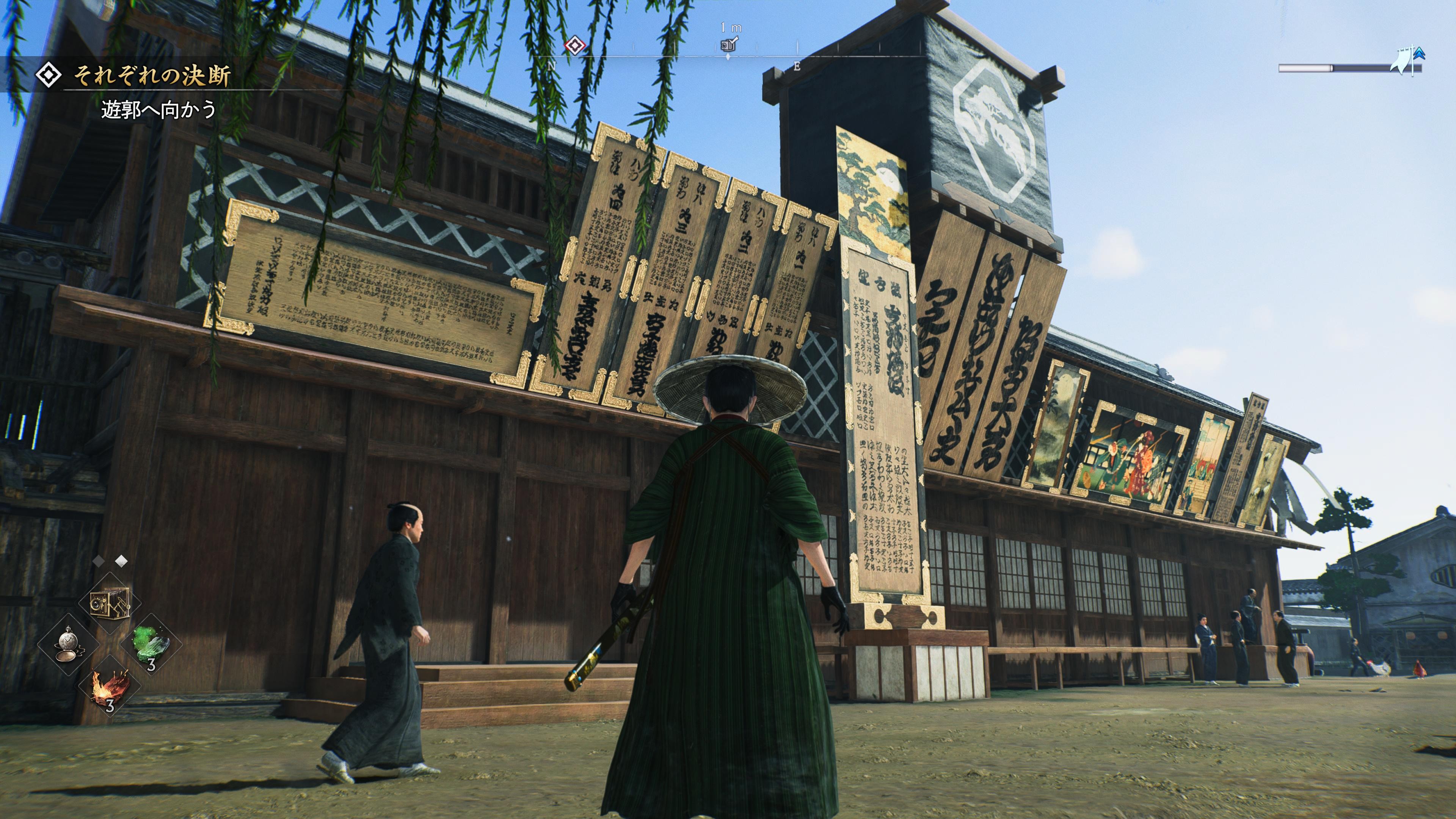This screenshot has height=819, width=1456.
Task: Expand the compass distance marker reading 1 m
Action: coord(731,27)
